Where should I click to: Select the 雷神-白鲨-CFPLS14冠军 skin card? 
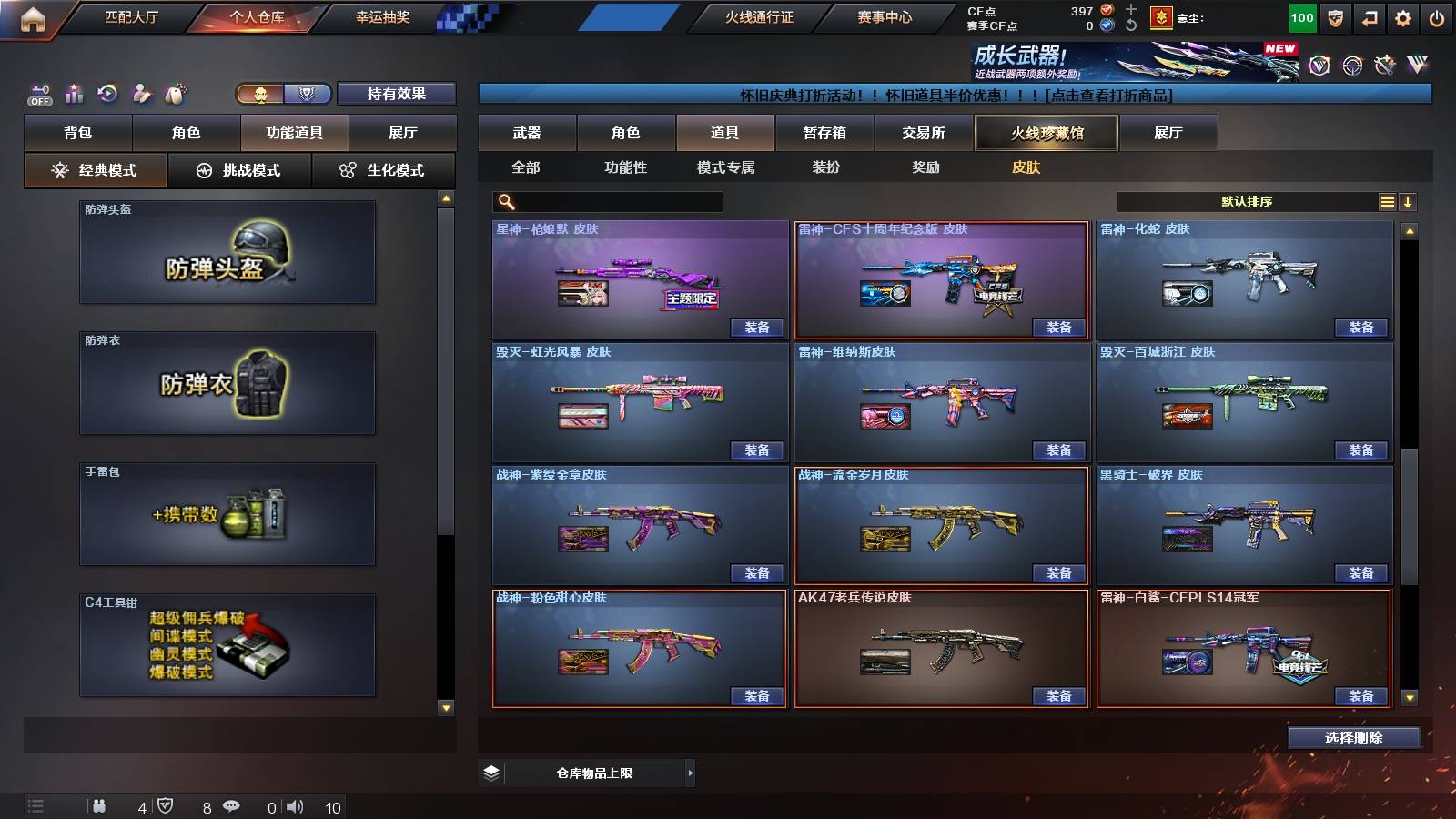tap(1245, 646)
